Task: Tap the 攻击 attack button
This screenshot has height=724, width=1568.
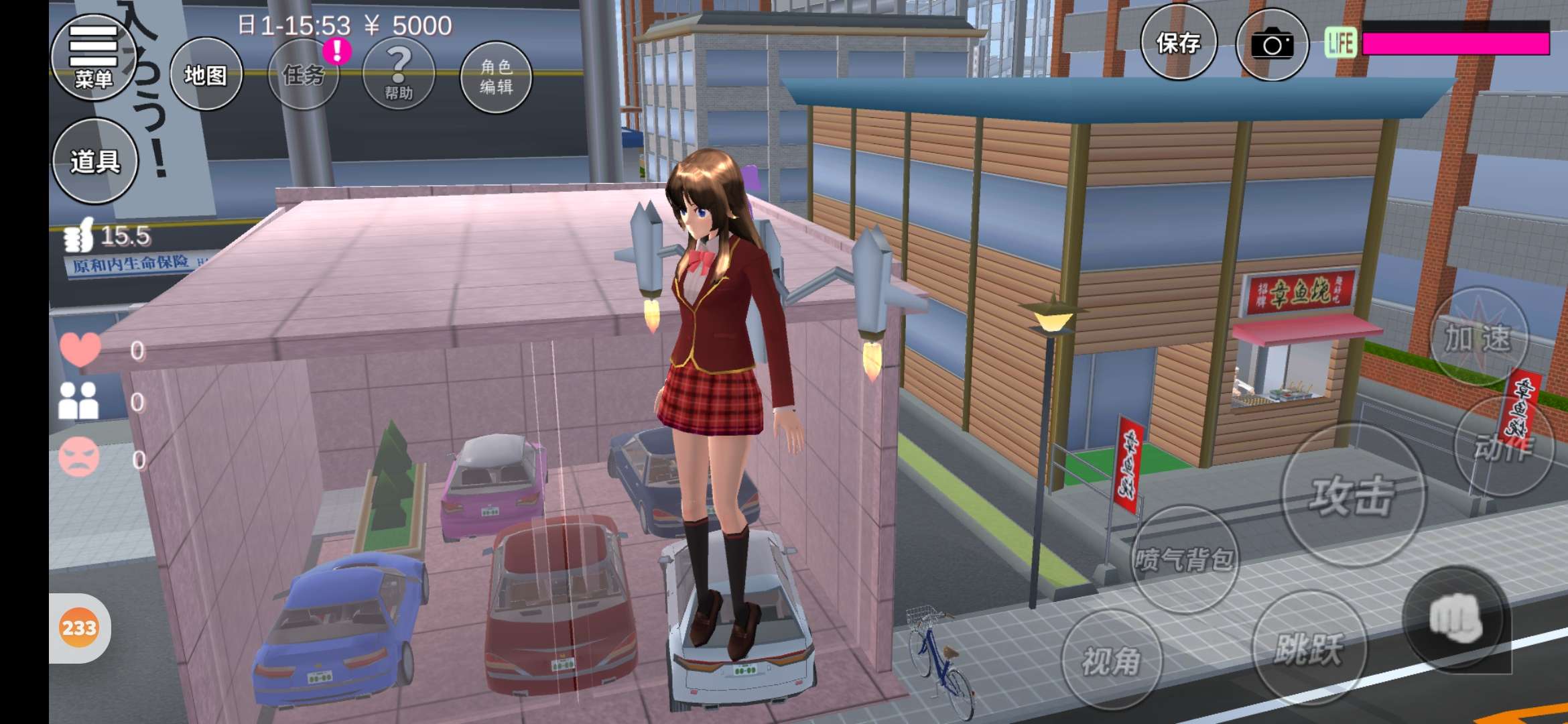Action: point(1353,496)
